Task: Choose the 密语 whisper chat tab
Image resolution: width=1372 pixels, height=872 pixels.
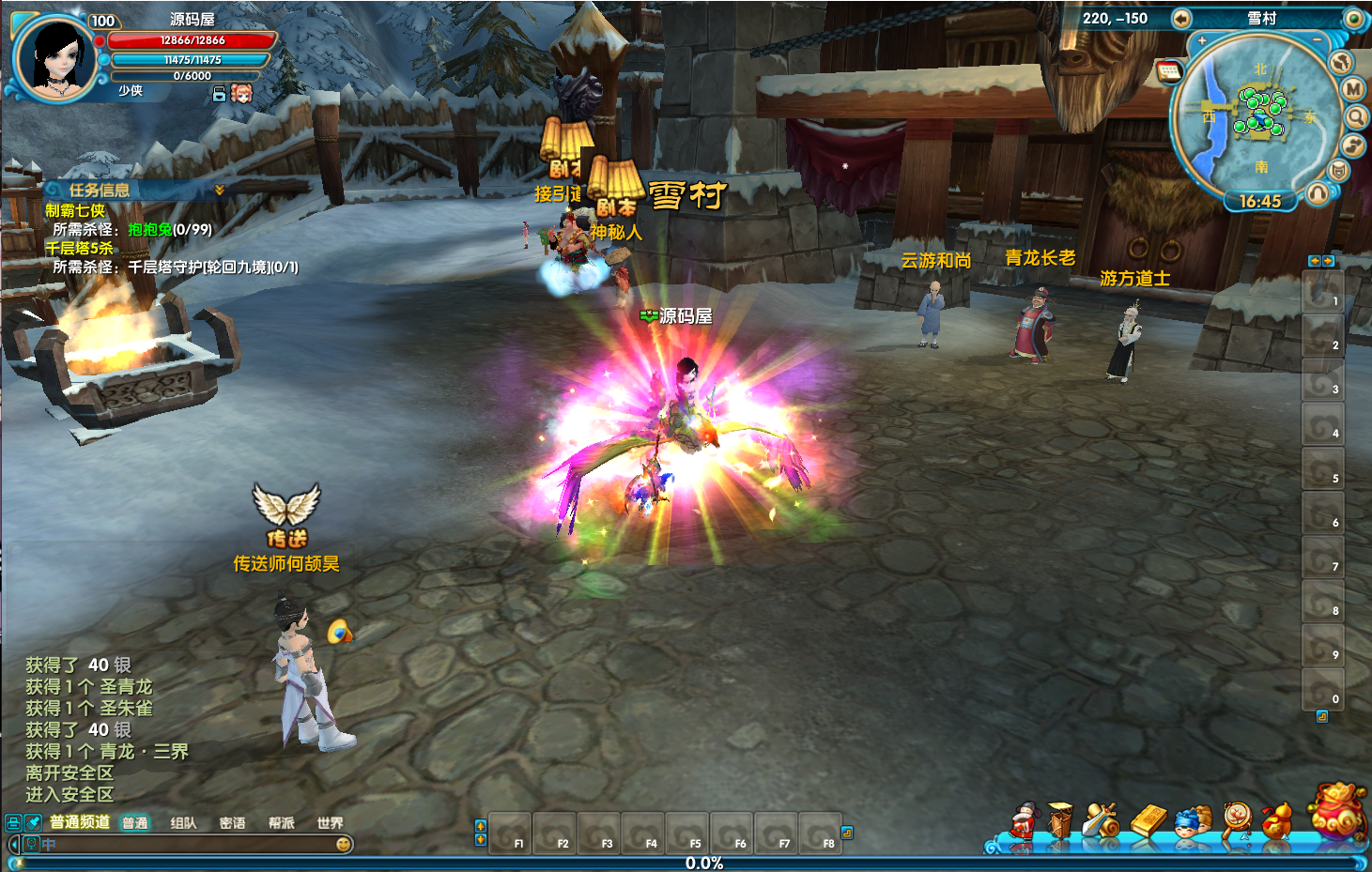Action: click(x=232, y=823)
